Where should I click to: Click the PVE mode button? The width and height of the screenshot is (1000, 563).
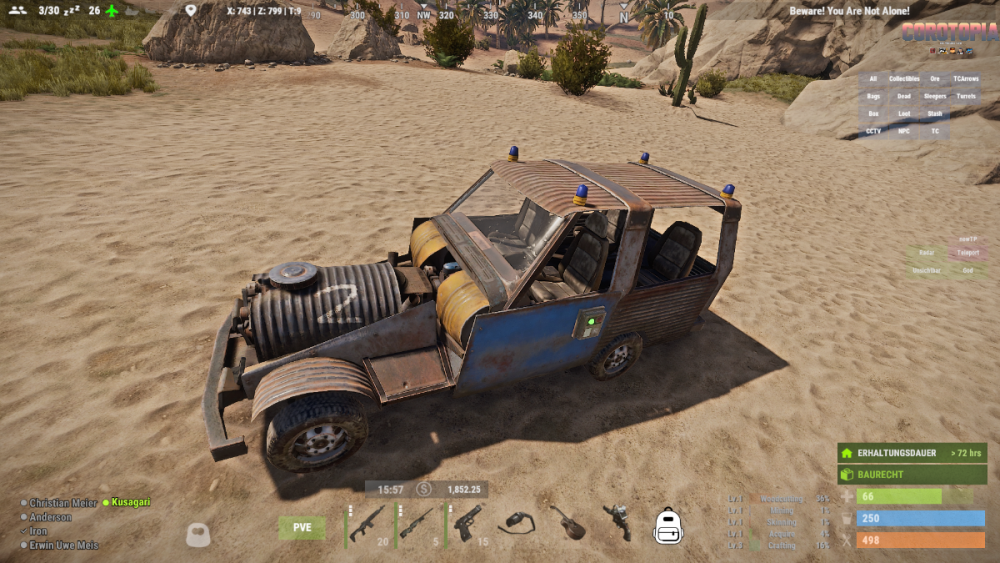click(302, 528)
